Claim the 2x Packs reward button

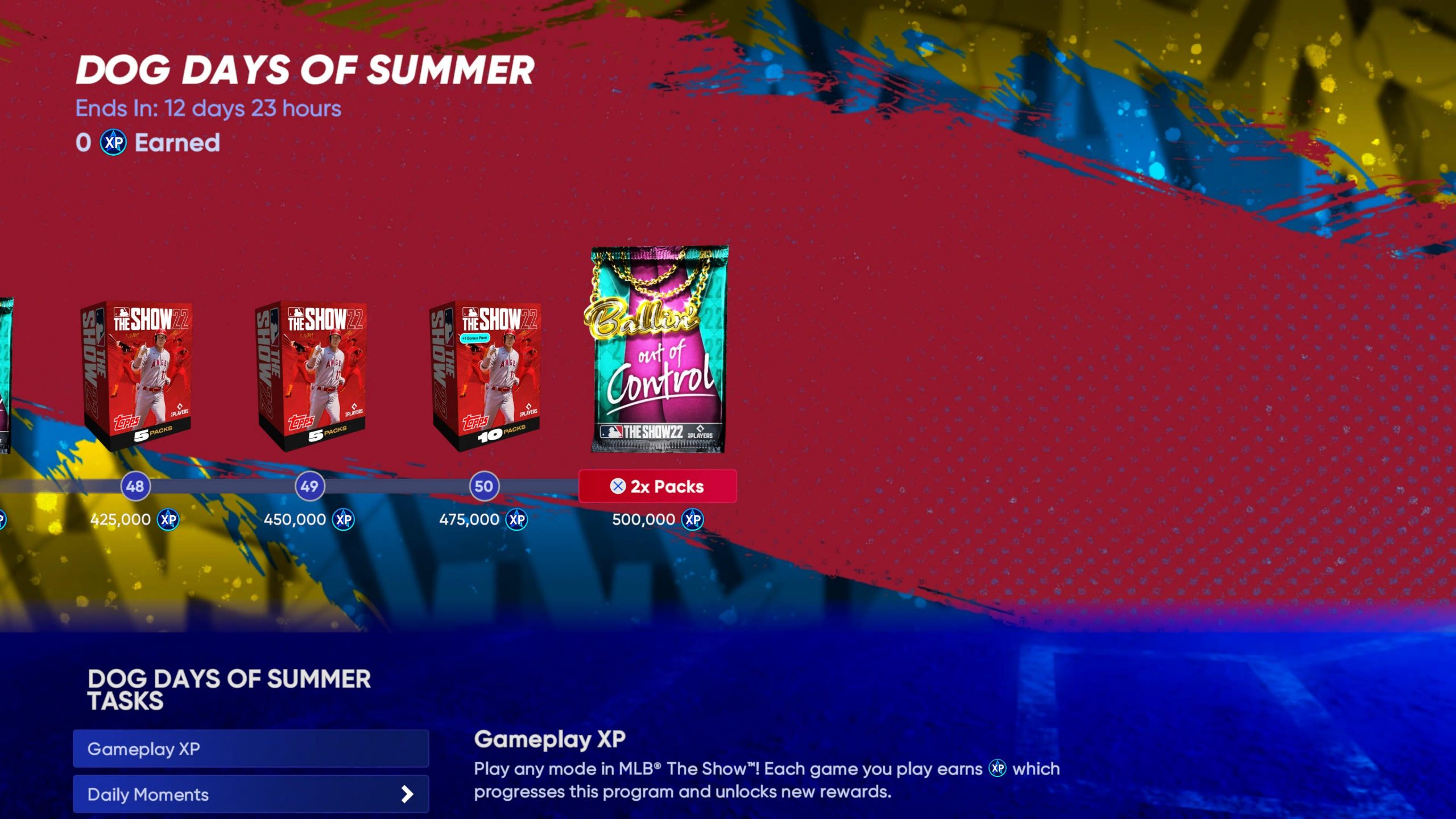[x=657, y=486]
